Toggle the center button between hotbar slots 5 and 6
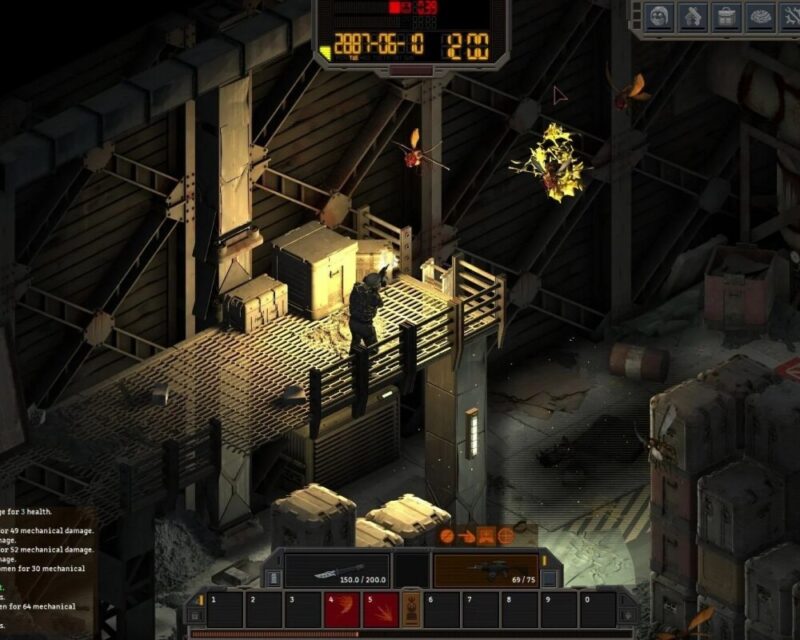 pos(410,609)
